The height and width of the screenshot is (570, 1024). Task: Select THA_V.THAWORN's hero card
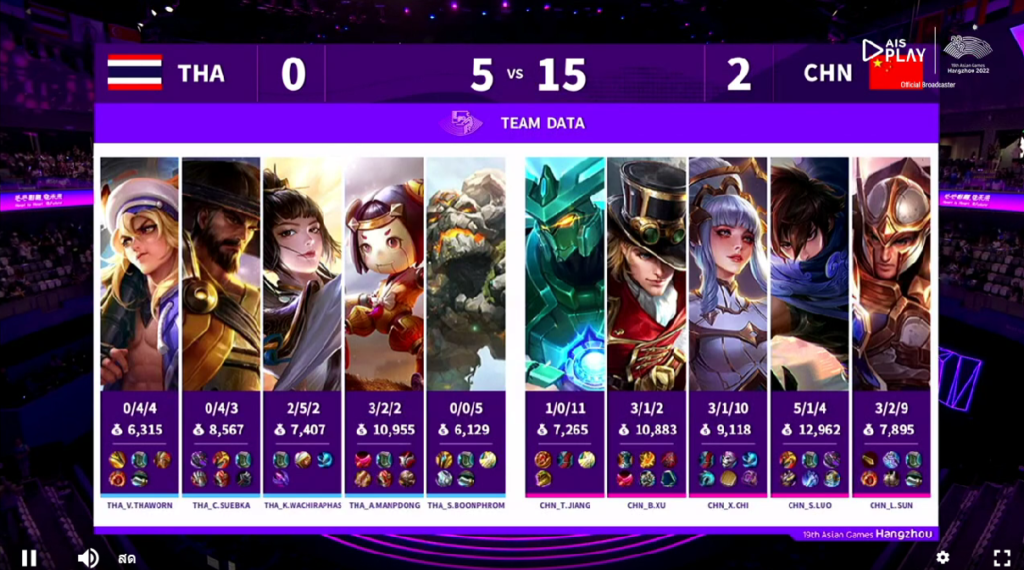139,273
